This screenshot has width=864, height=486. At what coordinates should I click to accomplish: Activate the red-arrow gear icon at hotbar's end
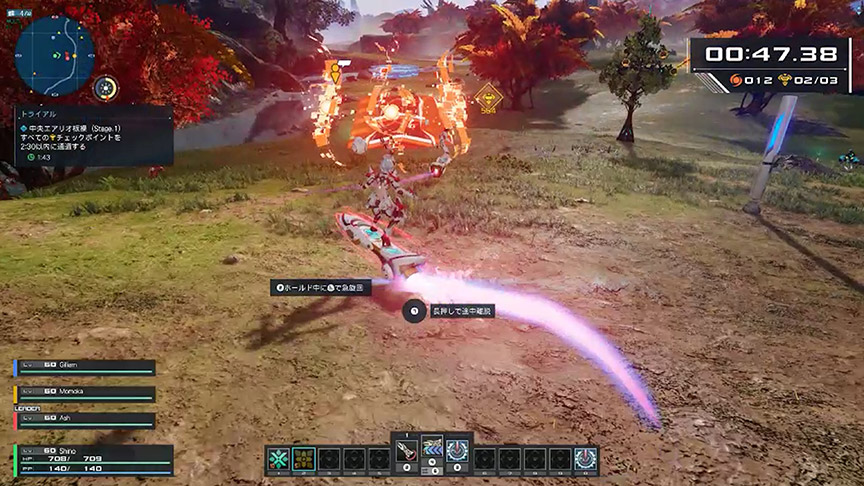click(x=586, y=459)
